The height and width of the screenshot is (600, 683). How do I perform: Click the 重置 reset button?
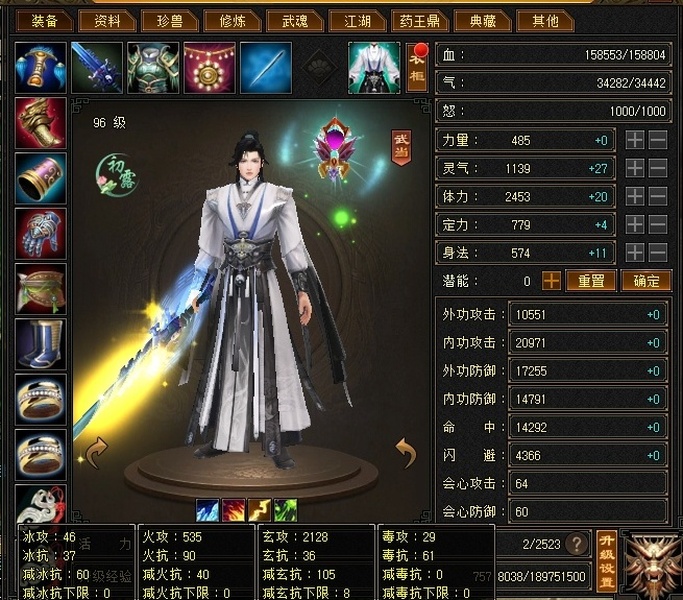[x=591, y=281]
